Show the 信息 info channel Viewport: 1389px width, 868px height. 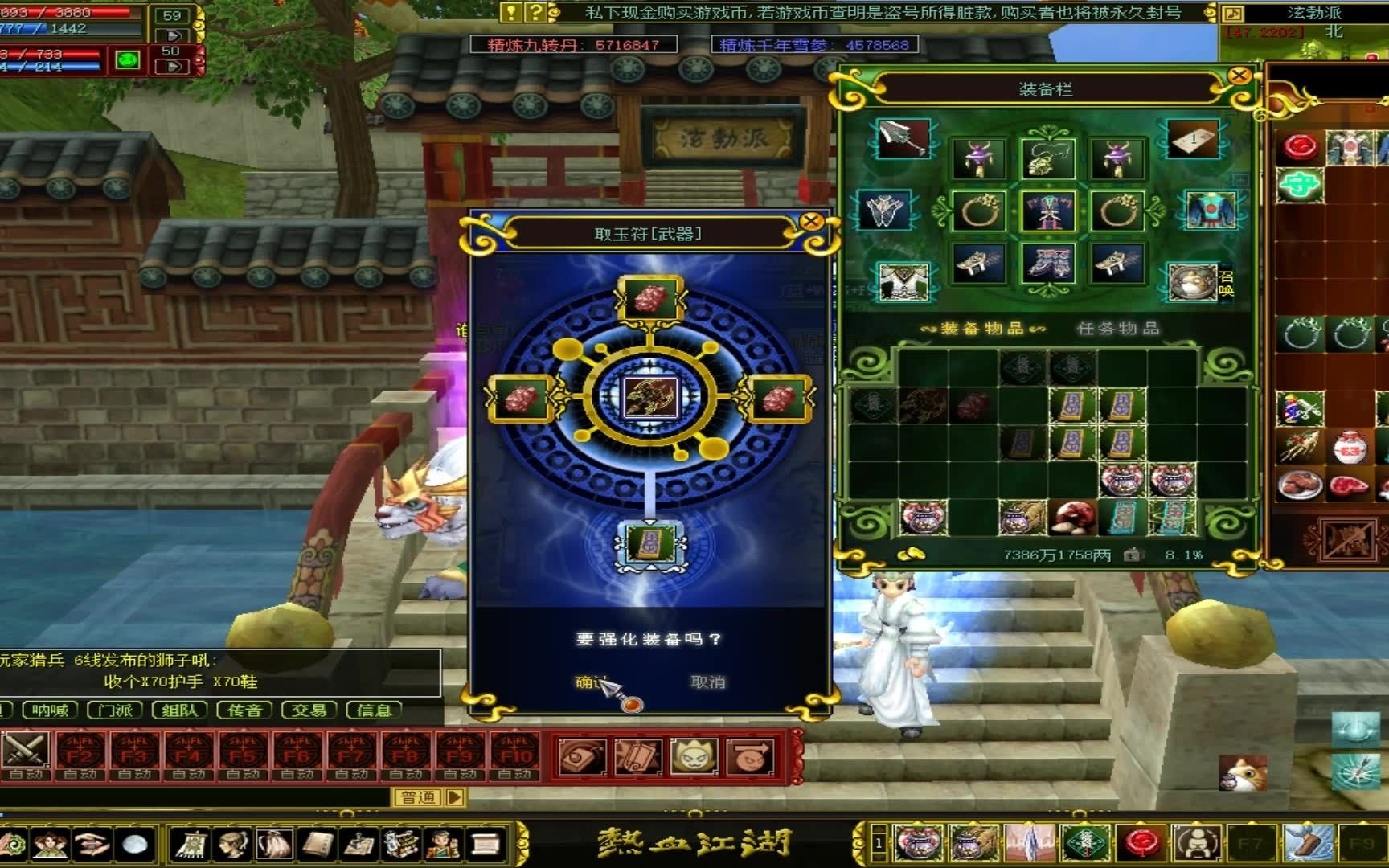[x=373, y=710]
